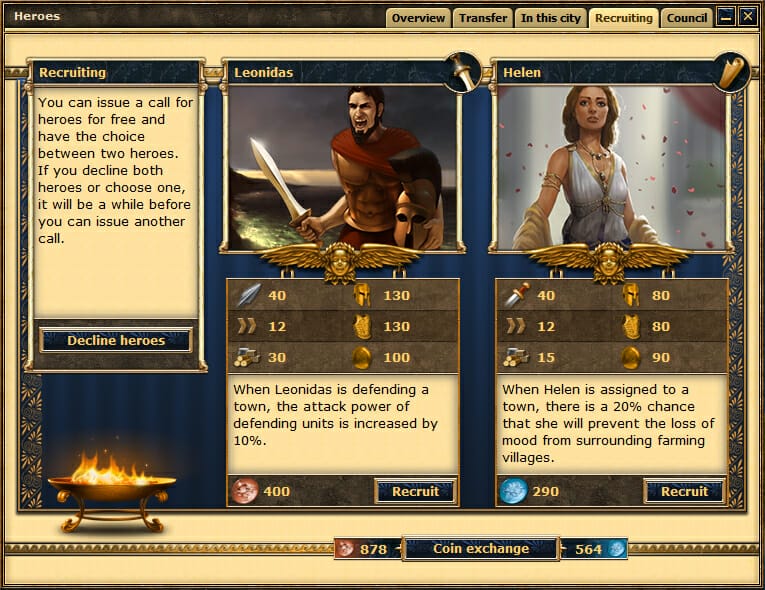Select the Leonidas hero portrait

341,167
